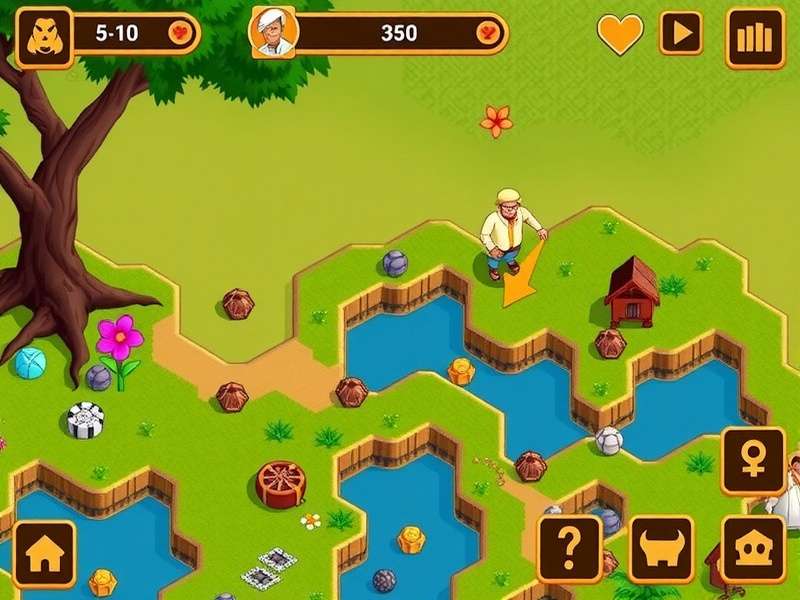Image resolution: width=800 pixels, height=600 pixels.
Task: Go to the home screen button
Action: tap(44, 553)
